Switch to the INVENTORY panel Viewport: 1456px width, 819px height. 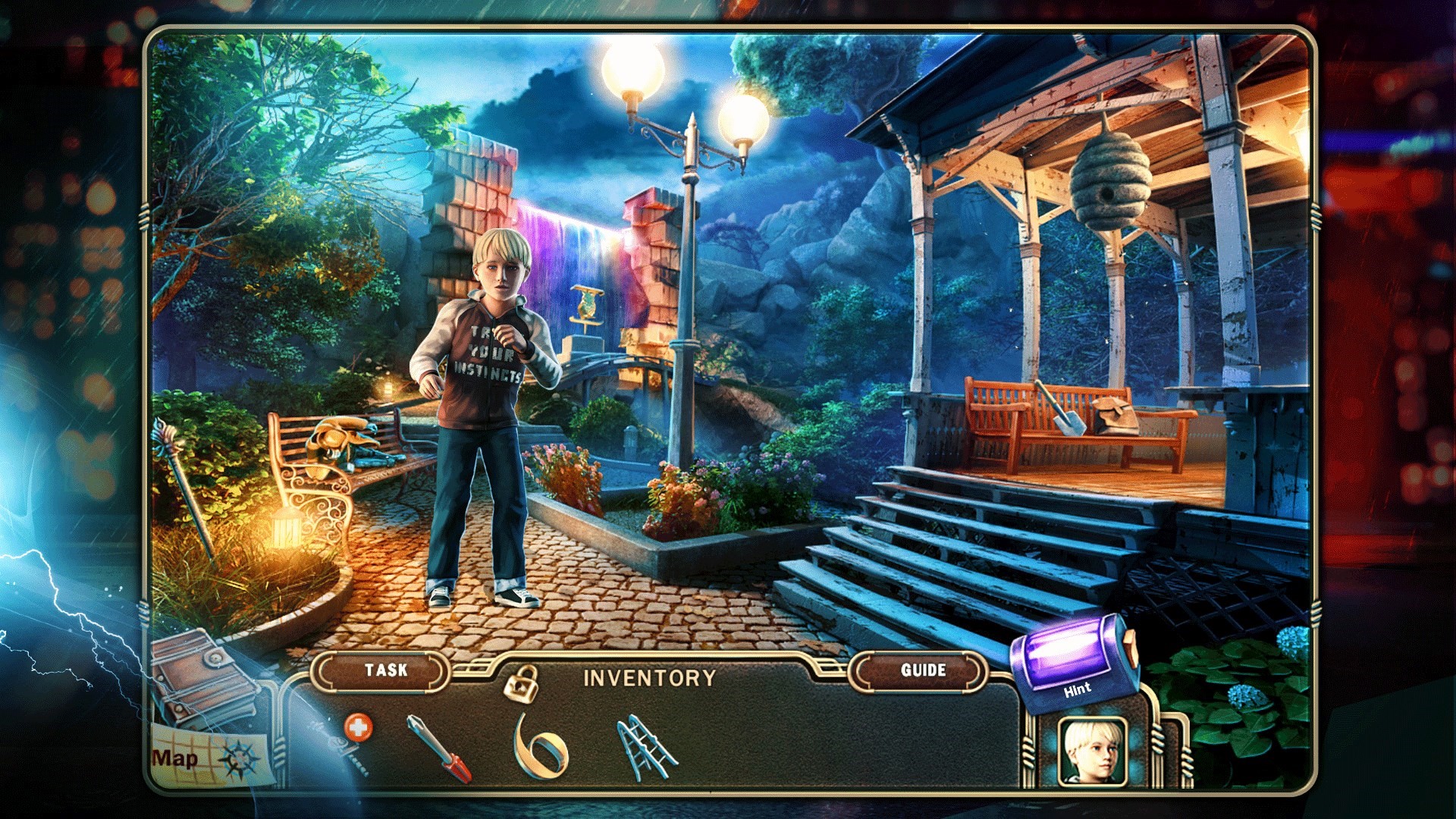(648, 677)
